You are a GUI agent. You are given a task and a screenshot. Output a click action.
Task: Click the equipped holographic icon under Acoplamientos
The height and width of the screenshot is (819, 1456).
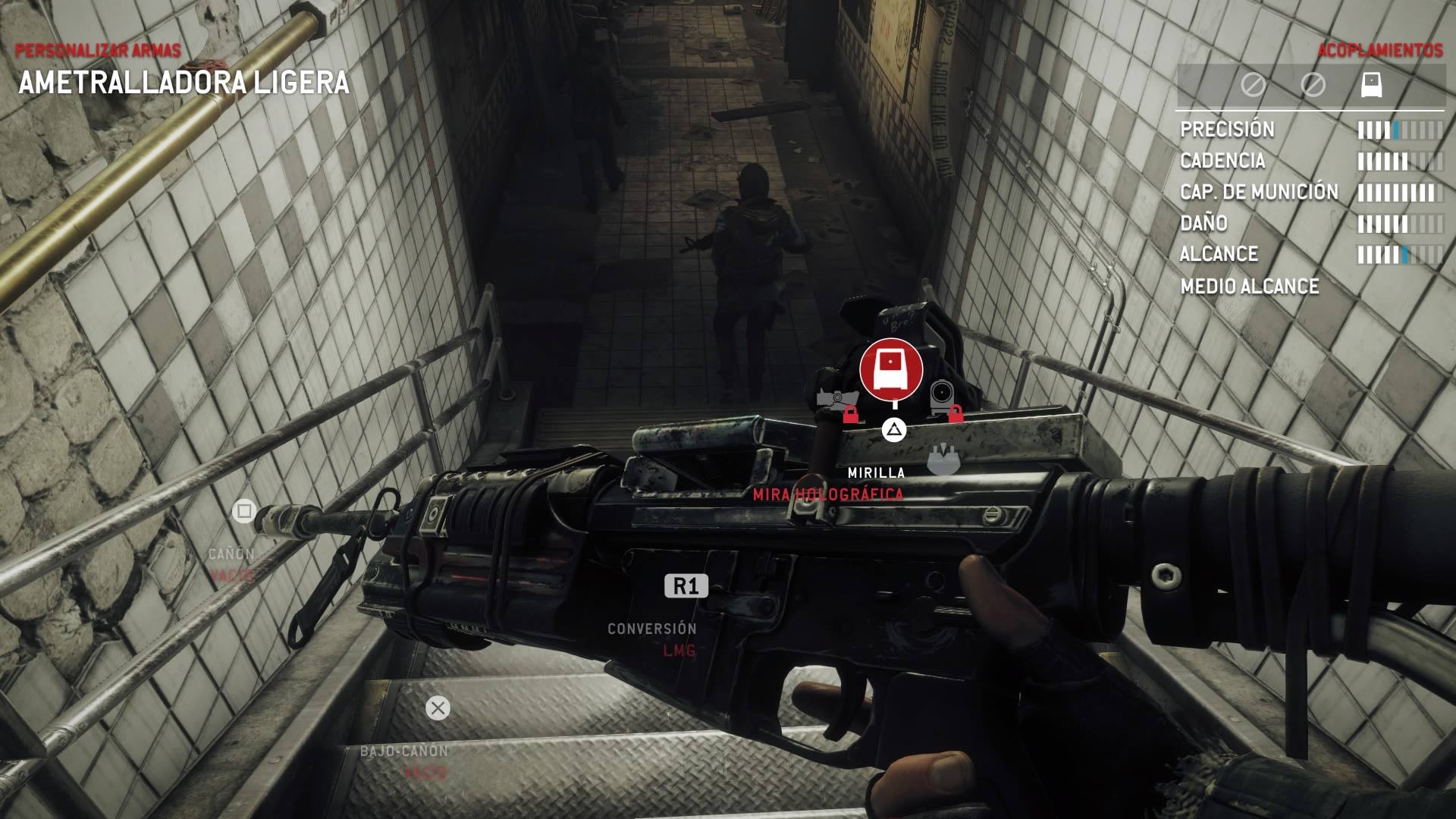[x=1372, y=84]
